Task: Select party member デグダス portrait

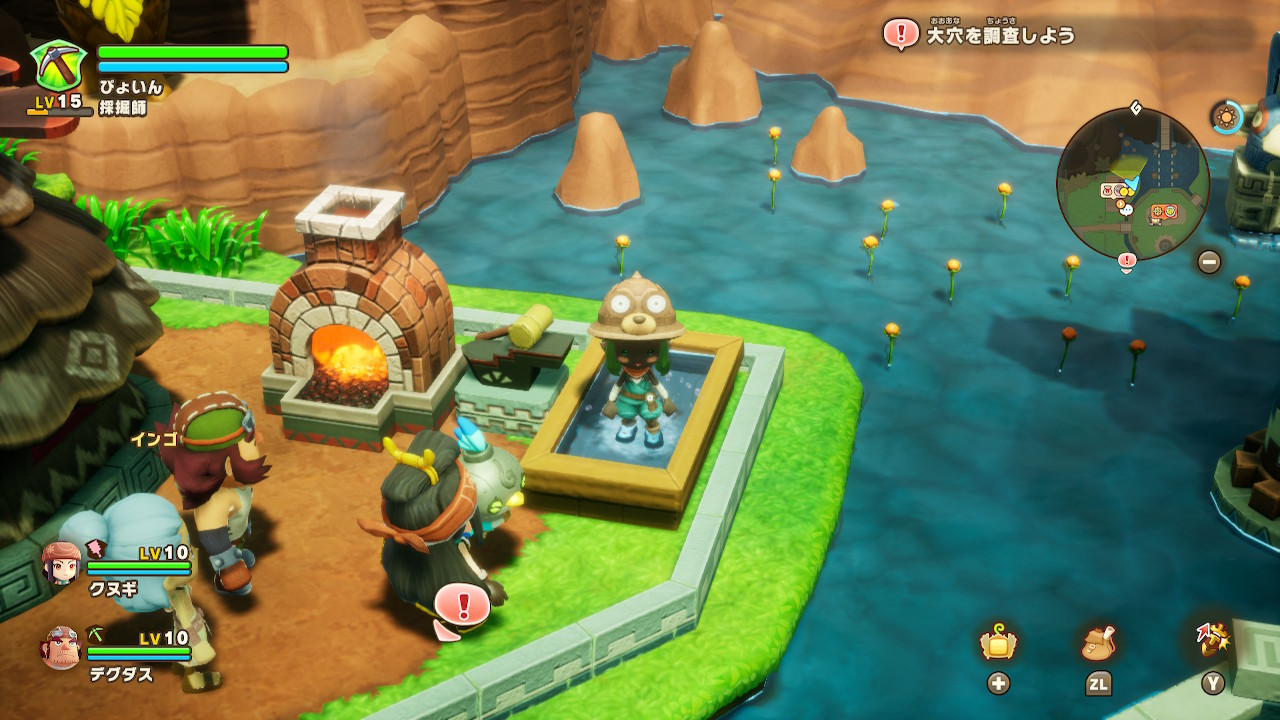Action: point(61,648)
